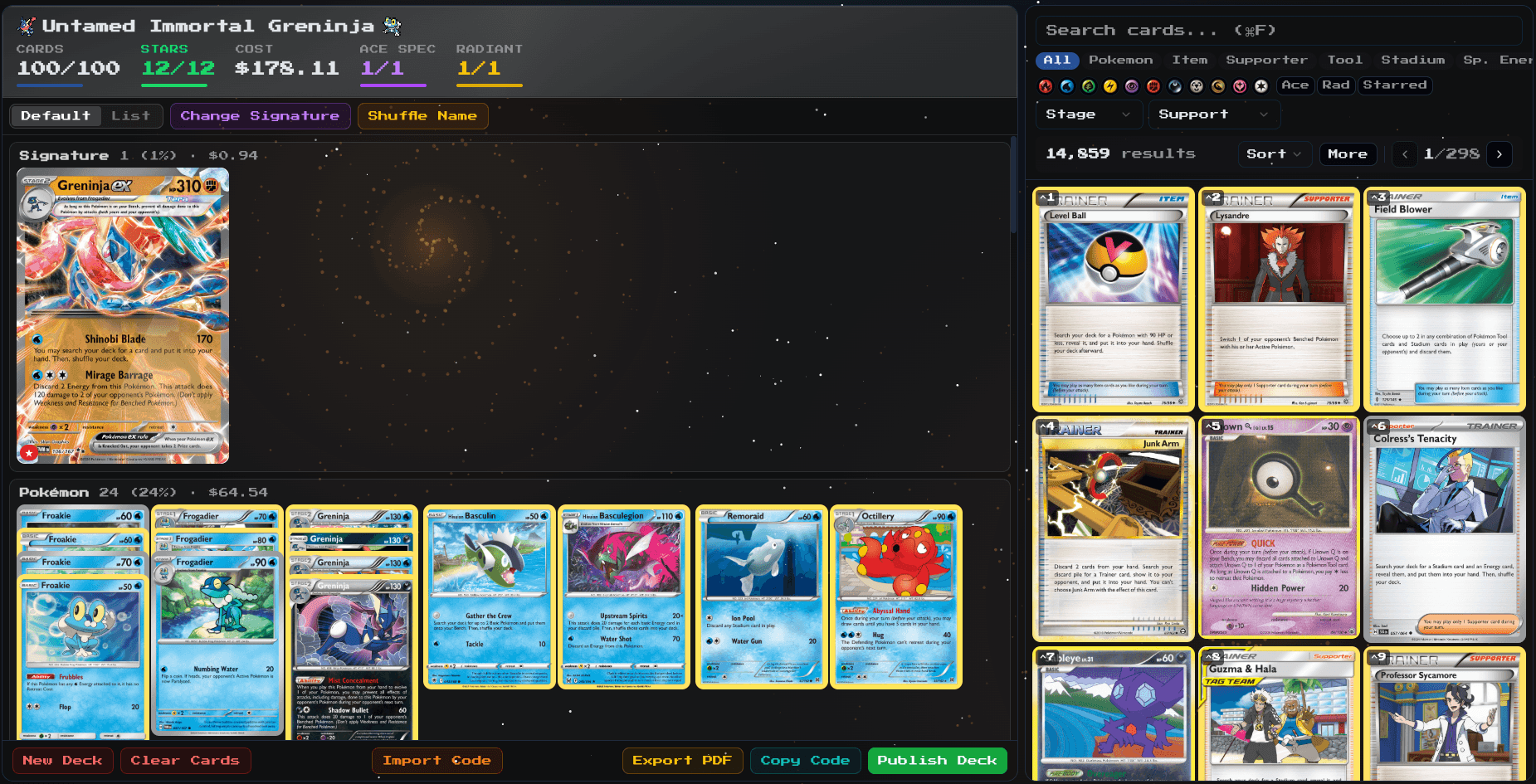Click the Shuffle Name button

pos(422,115)
